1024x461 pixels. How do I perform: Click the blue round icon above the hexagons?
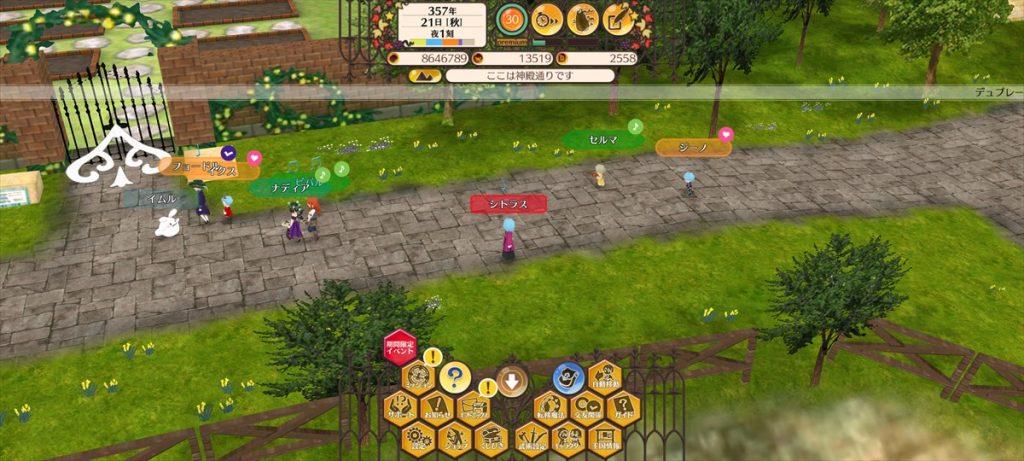pyautogui.click(x=568, y=377)
